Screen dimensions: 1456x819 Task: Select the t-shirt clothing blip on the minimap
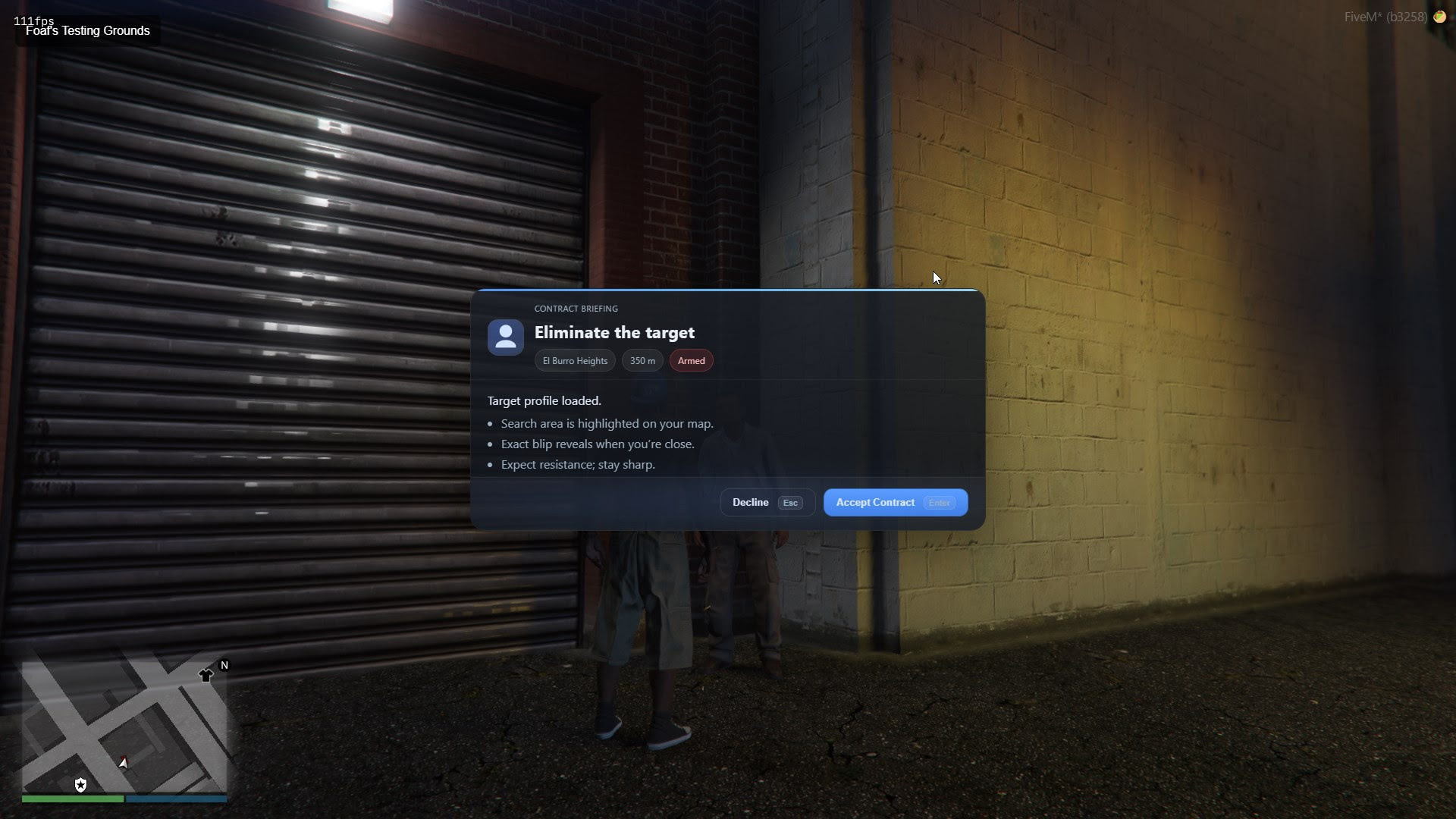point(207,673)
